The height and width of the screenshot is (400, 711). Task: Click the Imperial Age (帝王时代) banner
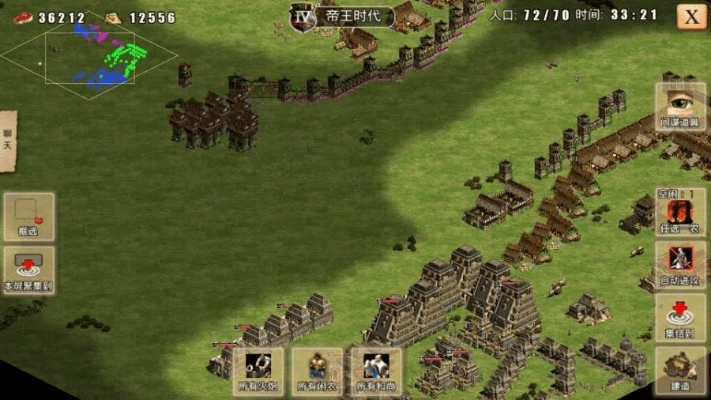[x=342, y=15]
